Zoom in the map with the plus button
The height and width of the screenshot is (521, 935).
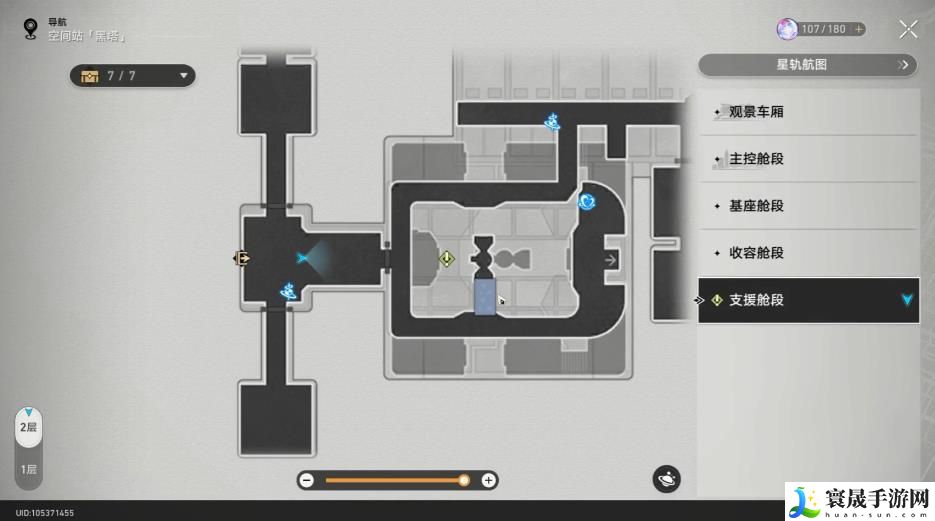click(x=488, y=480)
